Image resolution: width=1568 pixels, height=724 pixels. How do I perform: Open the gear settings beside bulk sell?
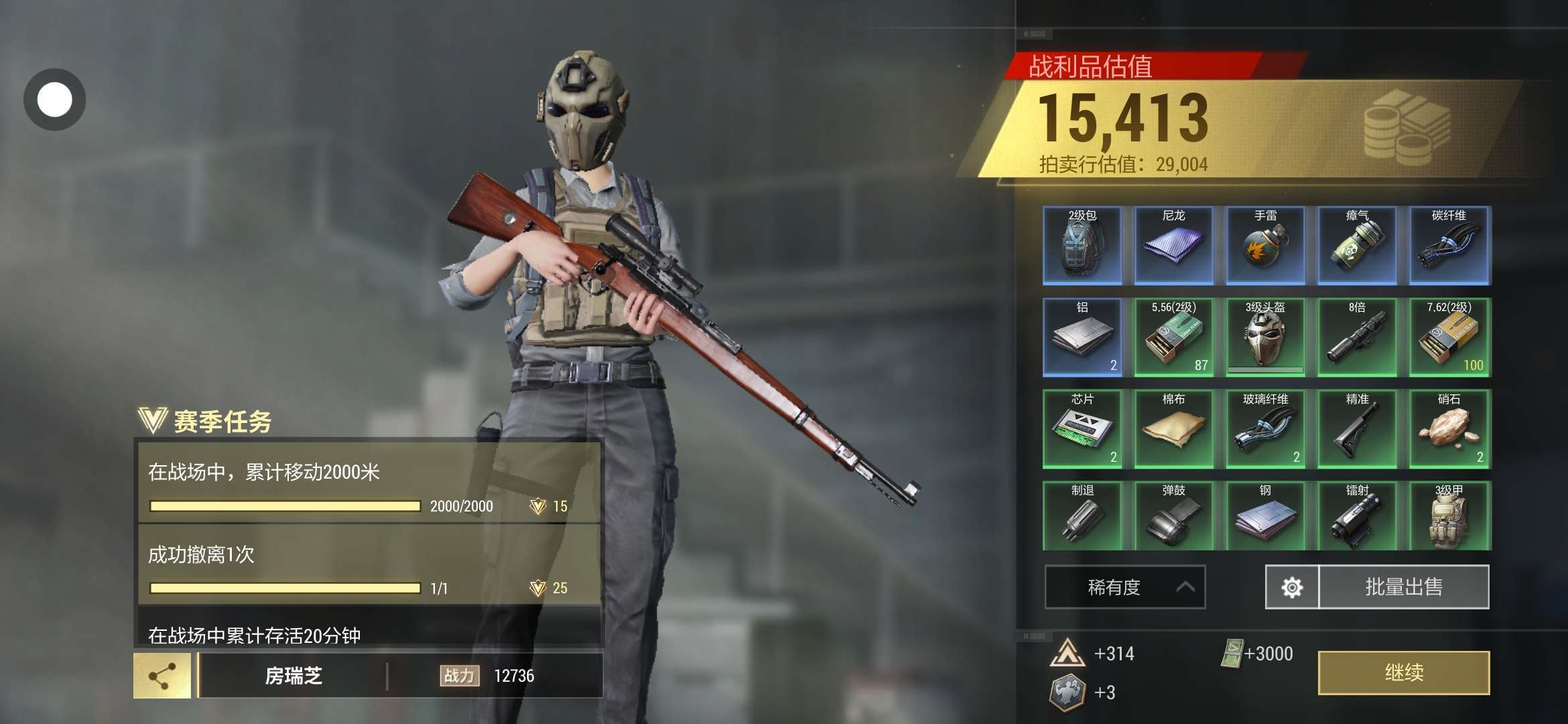(1292, 587)
